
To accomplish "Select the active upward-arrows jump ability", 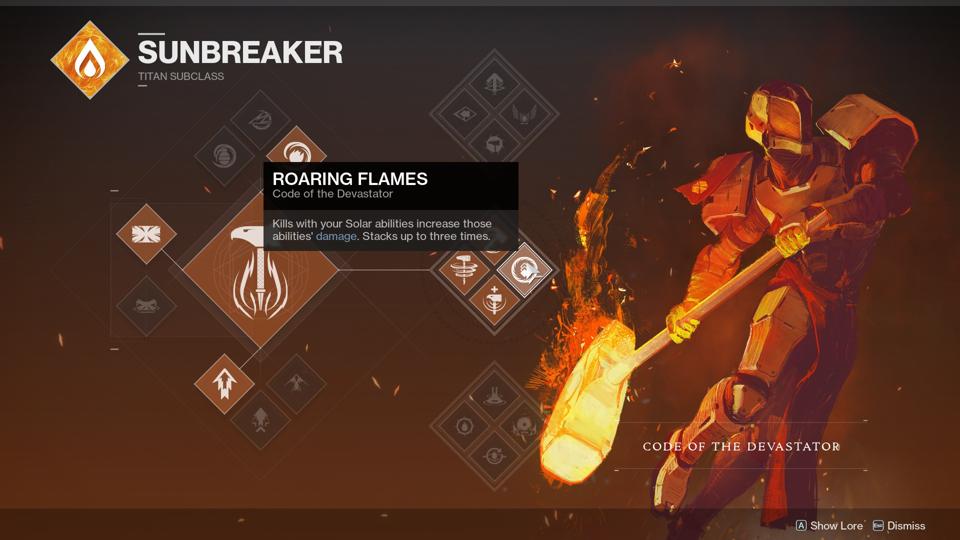I will click(x=224, y=383).
